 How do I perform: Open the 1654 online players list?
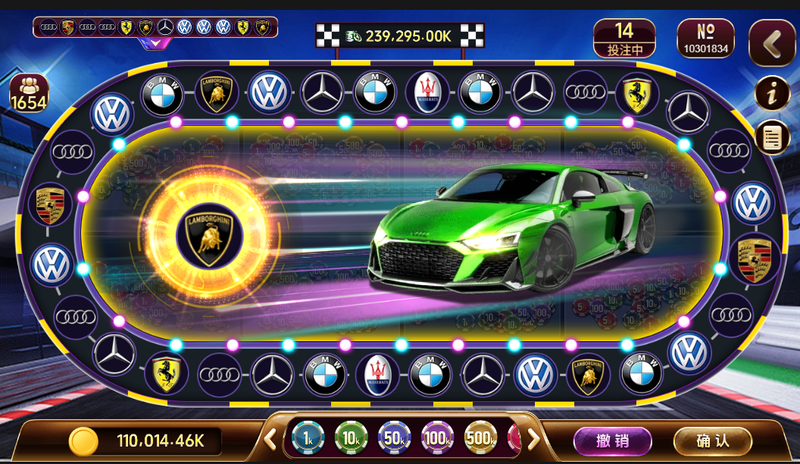coord(28,93)
